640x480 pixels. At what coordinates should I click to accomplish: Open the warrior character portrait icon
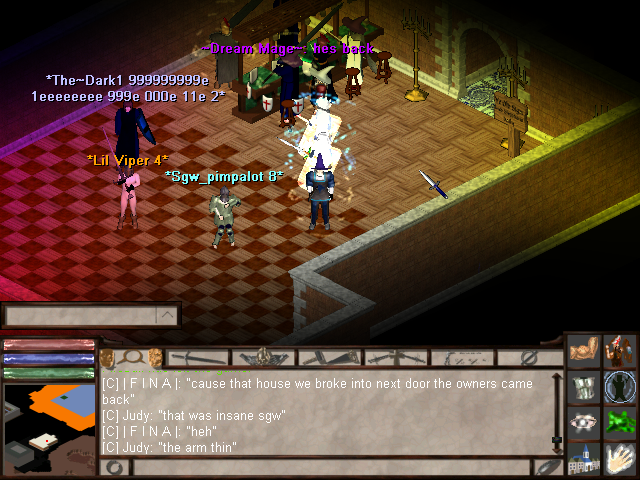pos(620,352)
